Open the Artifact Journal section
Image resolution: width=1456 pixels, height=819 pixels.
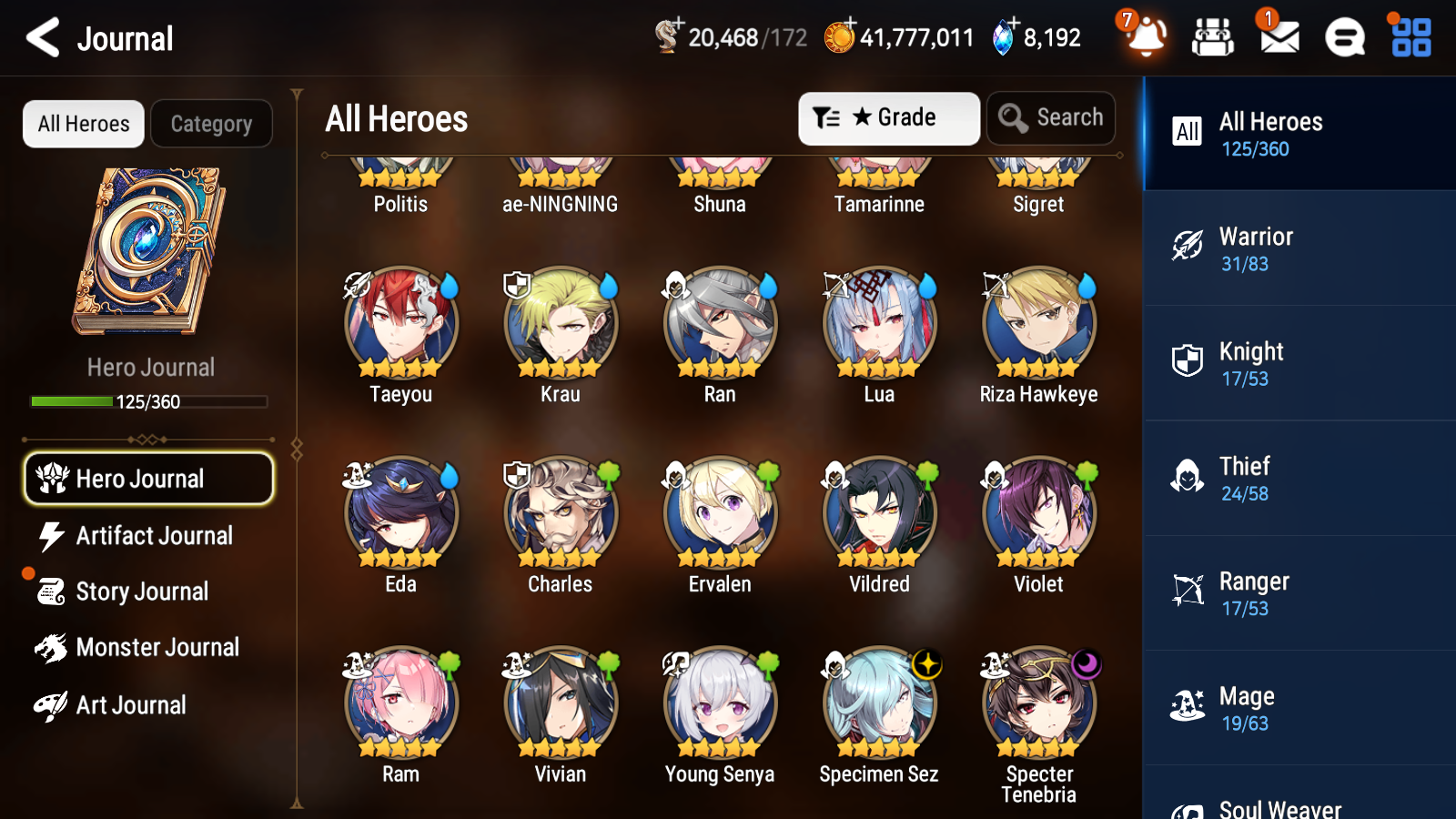153,536
